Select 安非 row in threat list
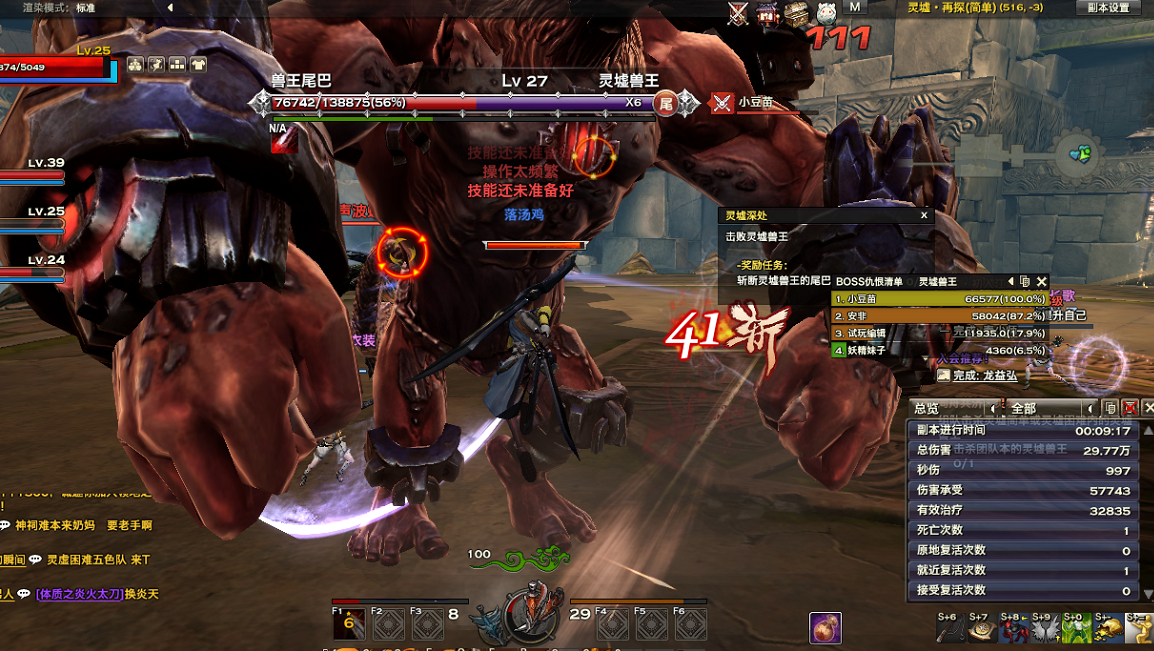 pyautogui.click(x=940, y=316)
